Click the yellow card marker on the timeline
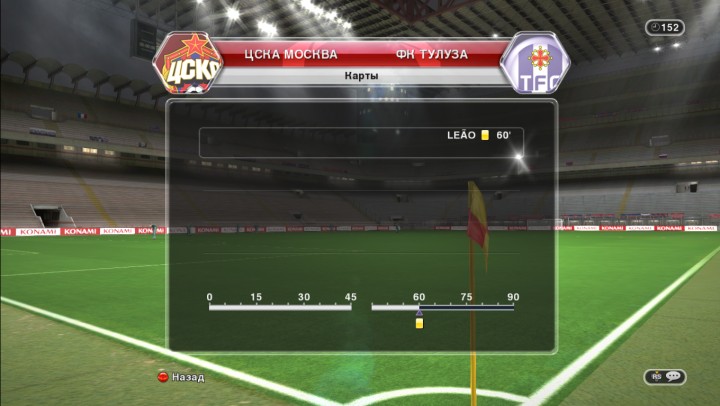The width and height of the screenshot is (720, 406). tap(419, 322)
